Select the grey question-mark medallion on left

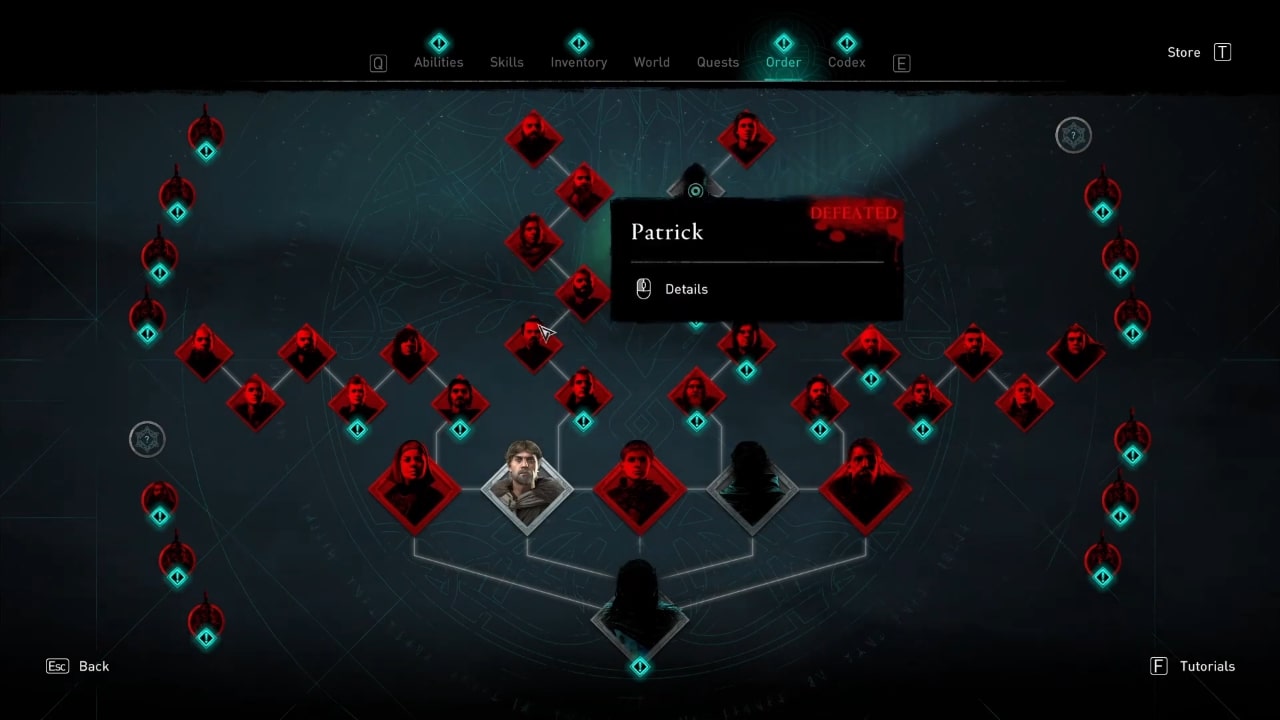(x=147, y=439)
